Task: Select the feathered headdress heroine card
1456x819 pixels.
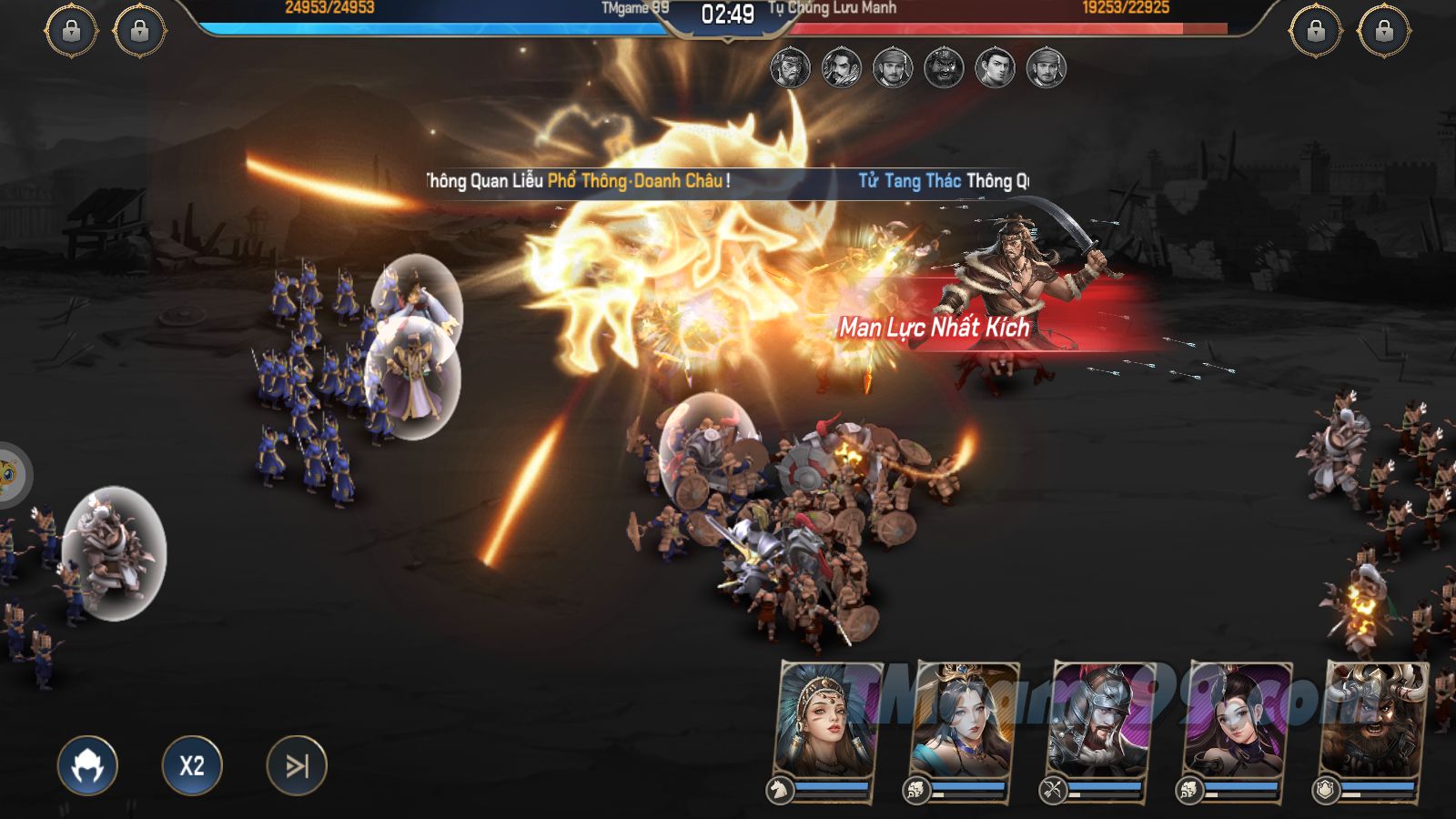Action: coord(828,723)
